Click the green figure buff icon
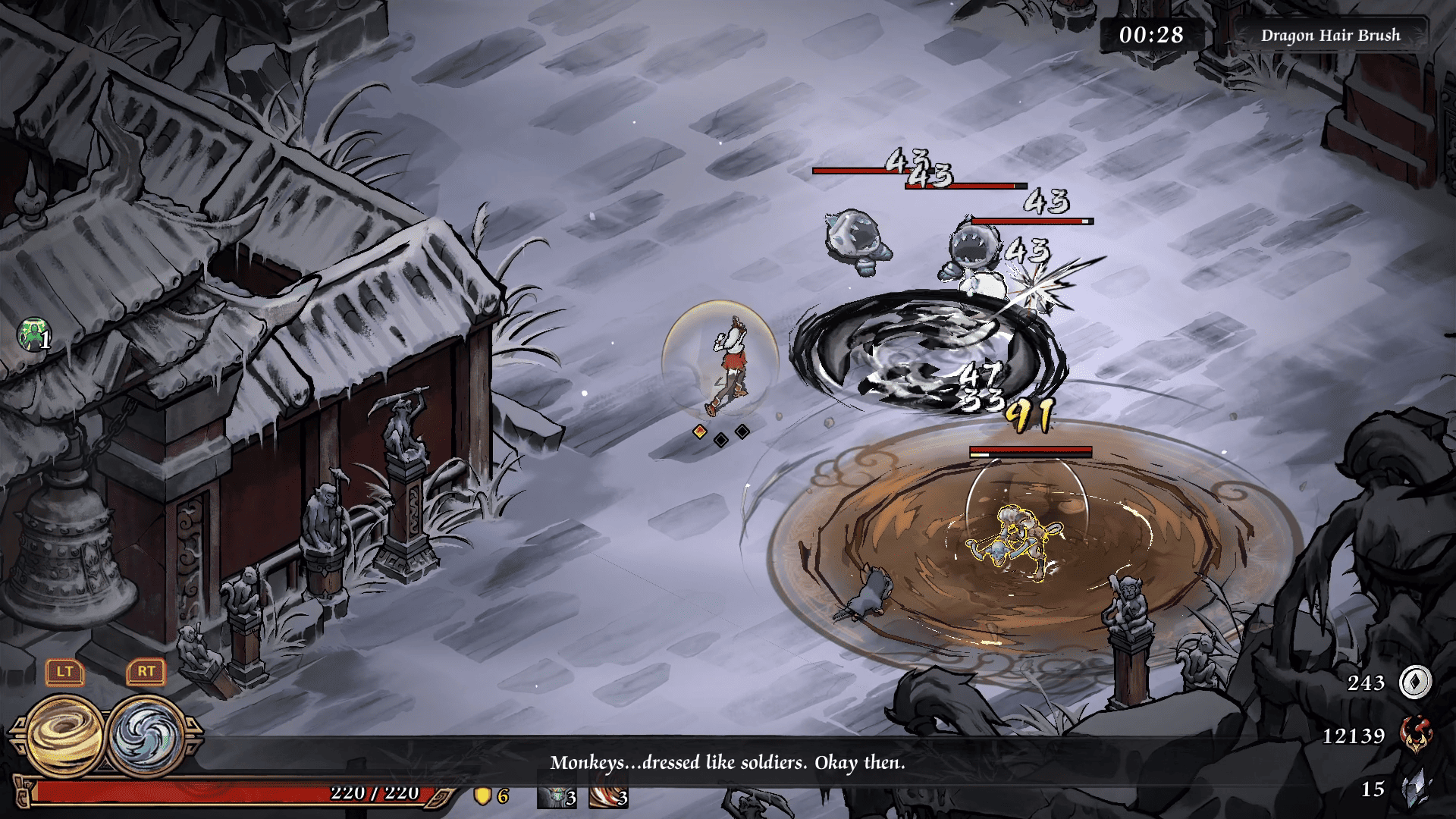The image size is (1456, 819). (33, 334)
